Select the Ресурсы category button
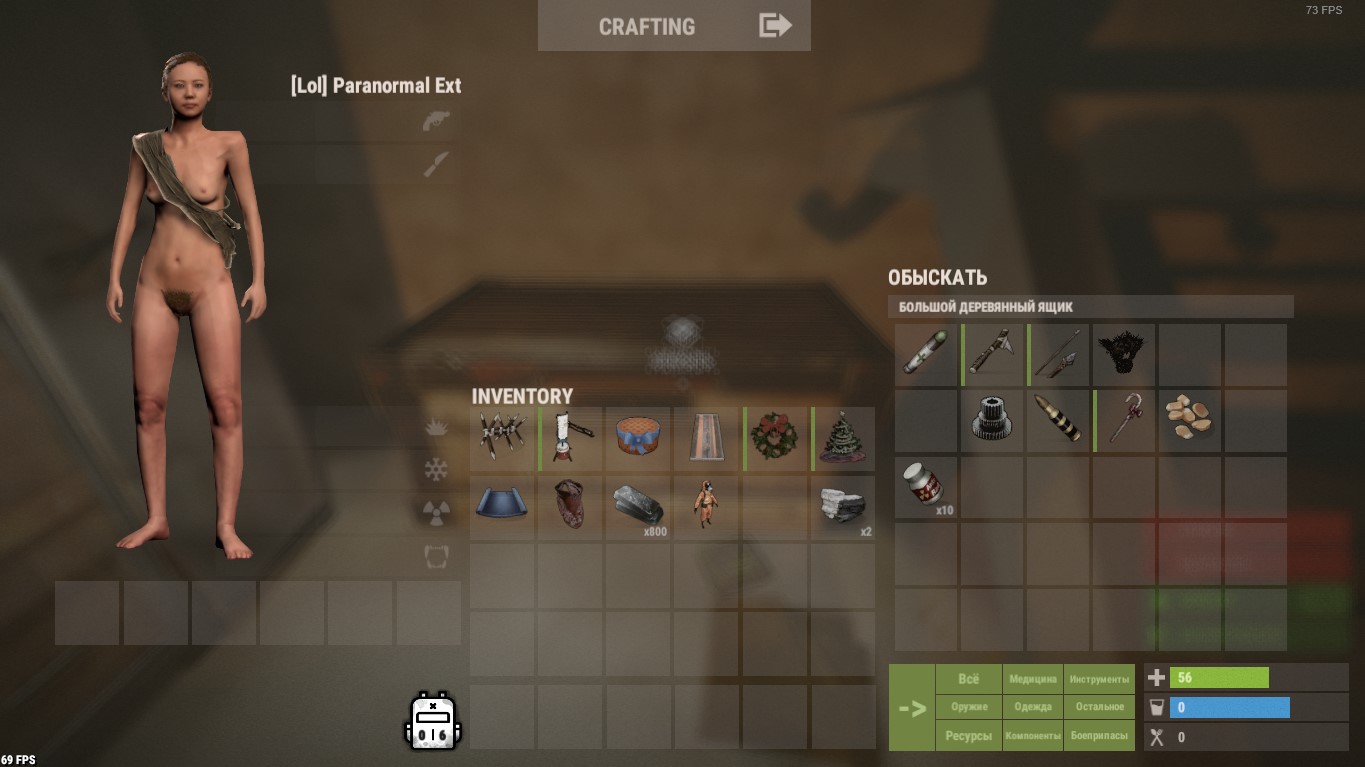This screenshot has height=767, width=1365. coord(968,736)
